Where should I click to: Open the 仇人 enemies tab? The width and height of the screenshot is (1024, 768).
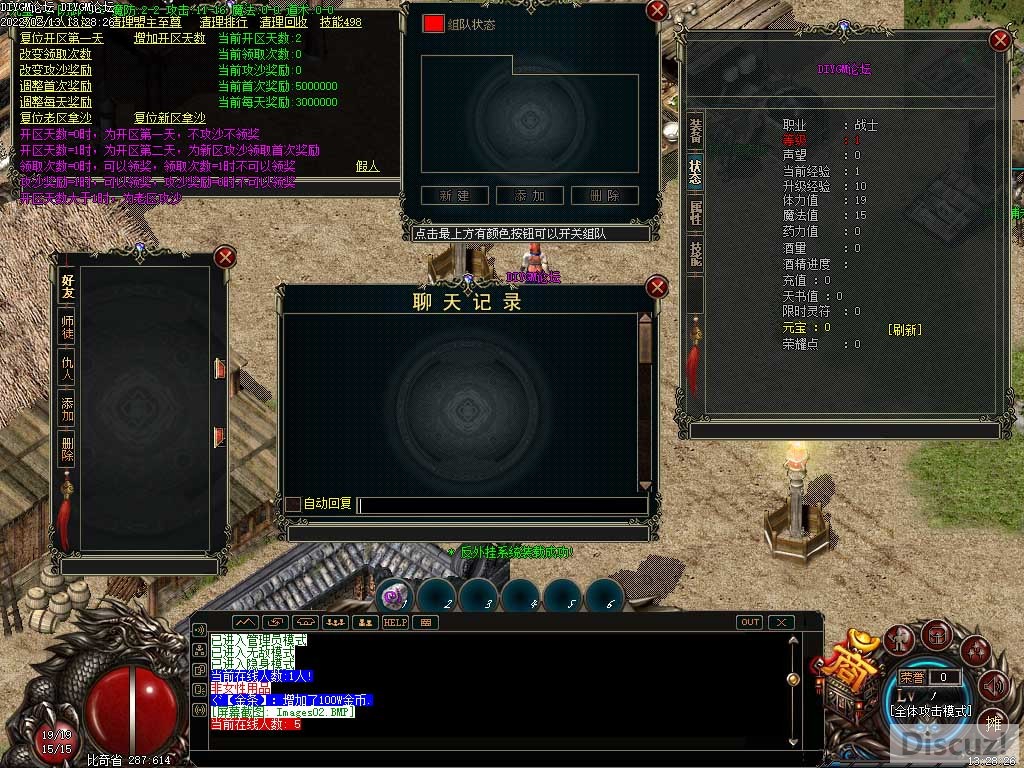click(x=67, y=368)
